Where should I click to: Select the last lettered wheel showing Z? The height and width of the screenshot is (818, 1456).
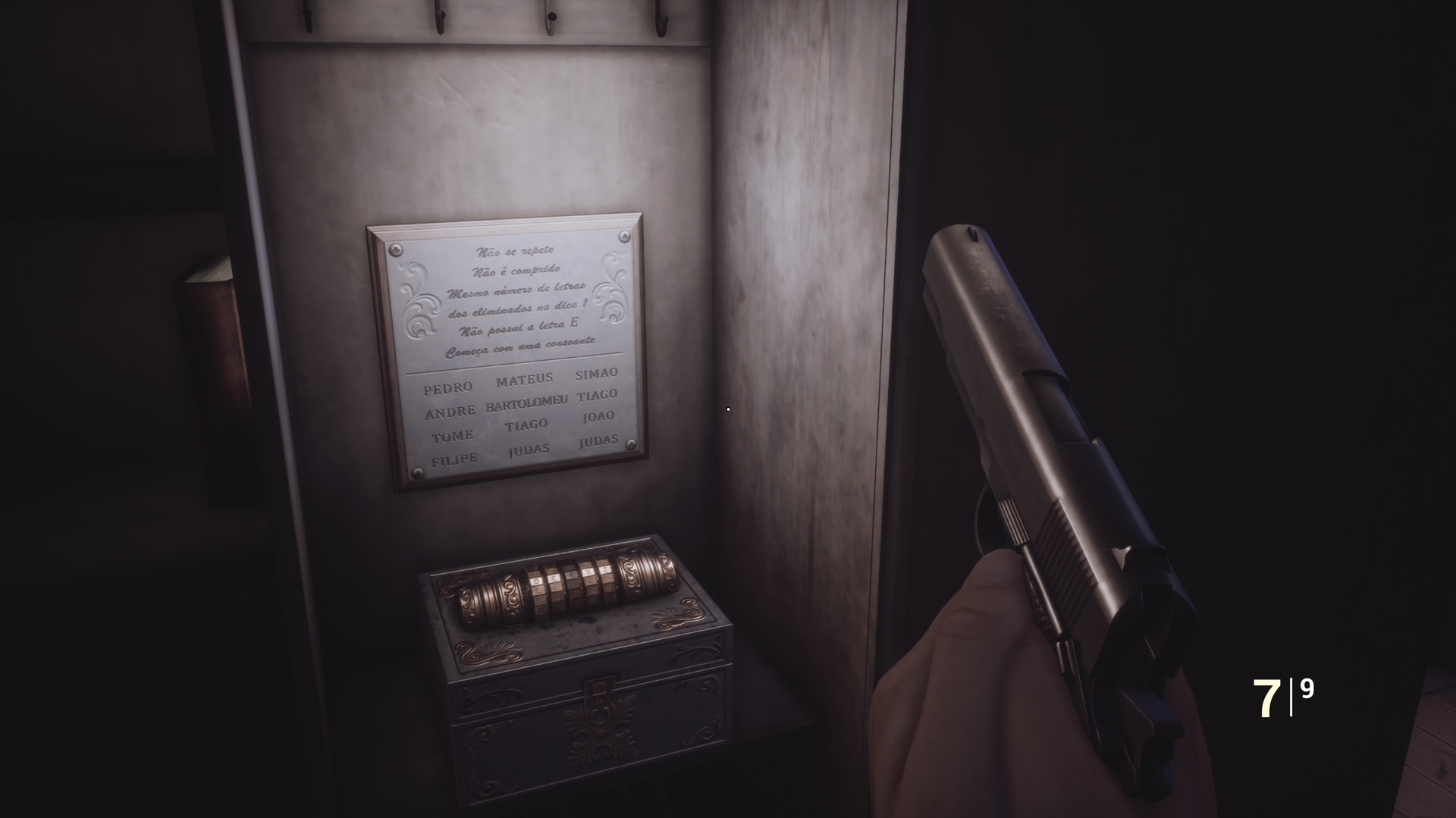click(x=604, y=571)
